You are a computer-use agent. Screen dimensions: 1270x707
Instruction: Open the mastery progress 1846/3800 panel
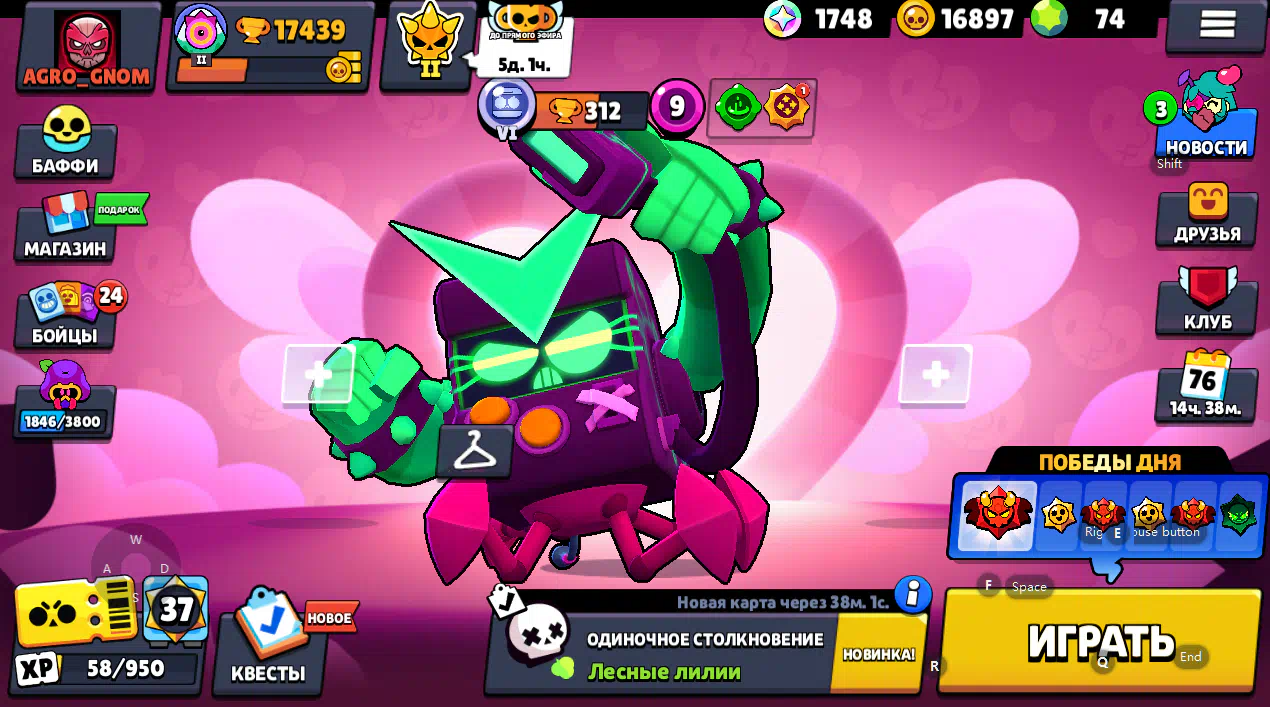pos(64,400)
